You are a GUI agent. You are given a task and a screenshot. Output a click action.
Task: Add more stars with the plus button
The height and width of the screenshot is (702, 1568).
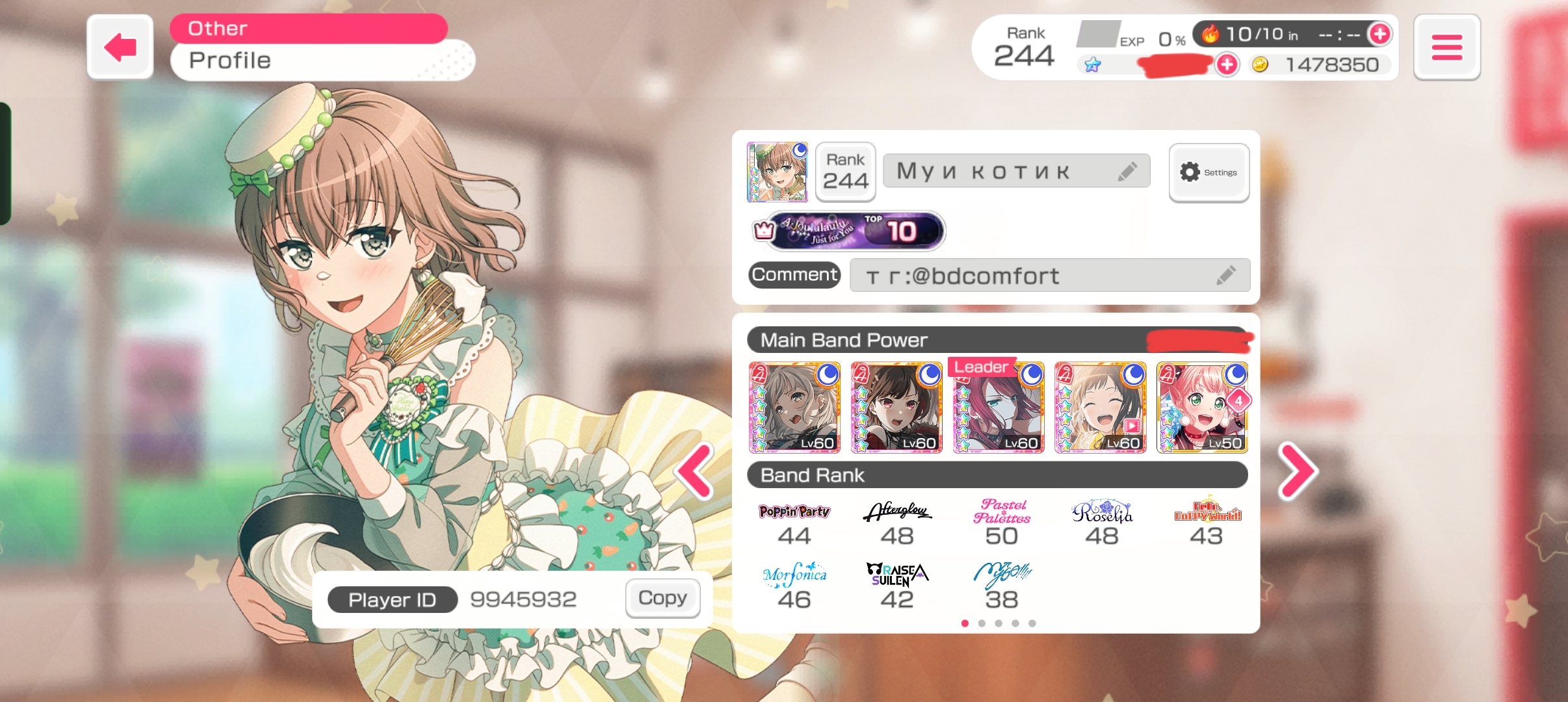1227,64
